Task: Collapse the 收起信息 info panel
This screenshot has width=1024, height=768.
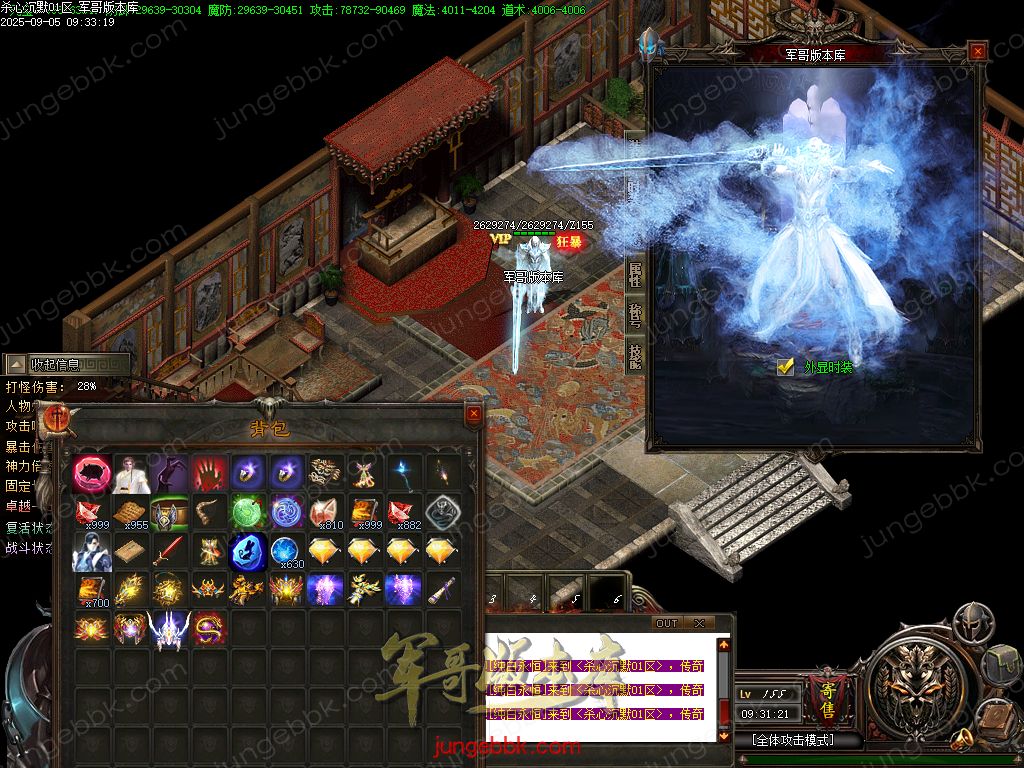Action: click(x=18, y=365)
